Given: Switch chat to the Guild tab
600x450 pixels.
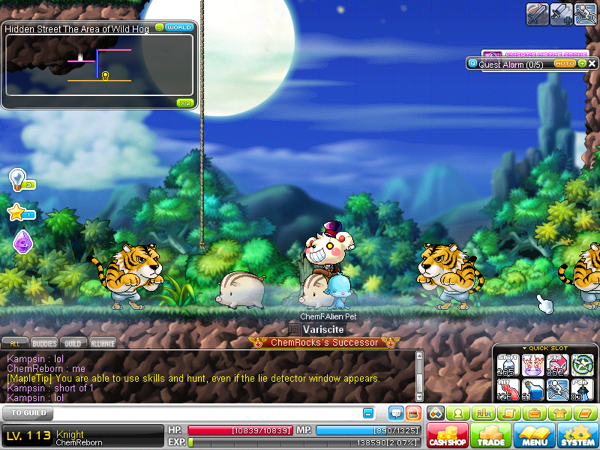Looking at the screenshot, I should [x=73, y=343].
